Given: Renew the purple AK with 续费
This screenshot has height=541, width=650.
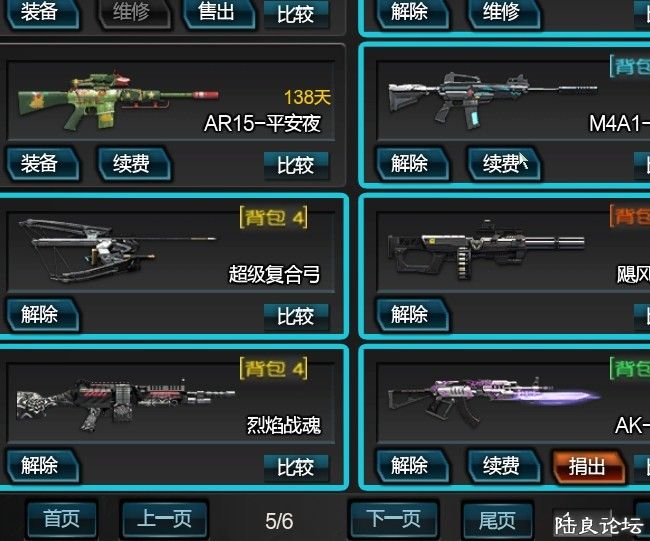Looking at the screenshot, I should click(502, 466).
